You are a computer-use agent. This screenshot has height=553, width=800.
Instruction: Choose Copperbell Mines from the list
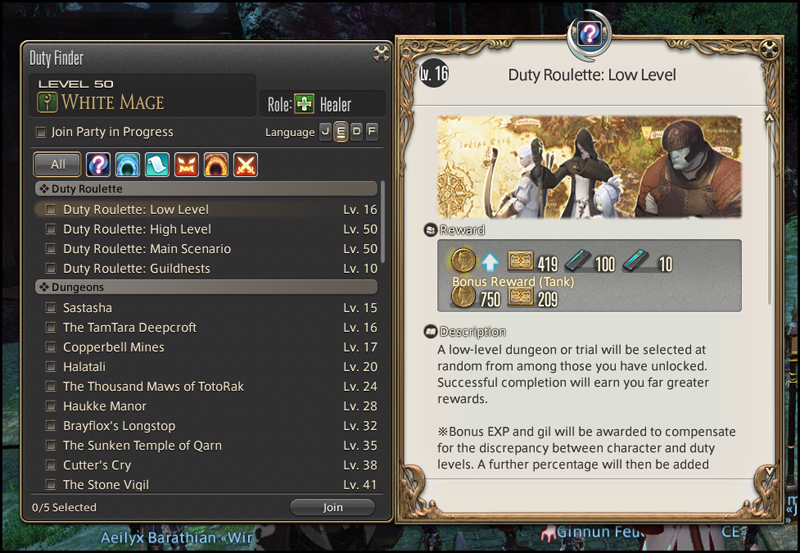113,347
